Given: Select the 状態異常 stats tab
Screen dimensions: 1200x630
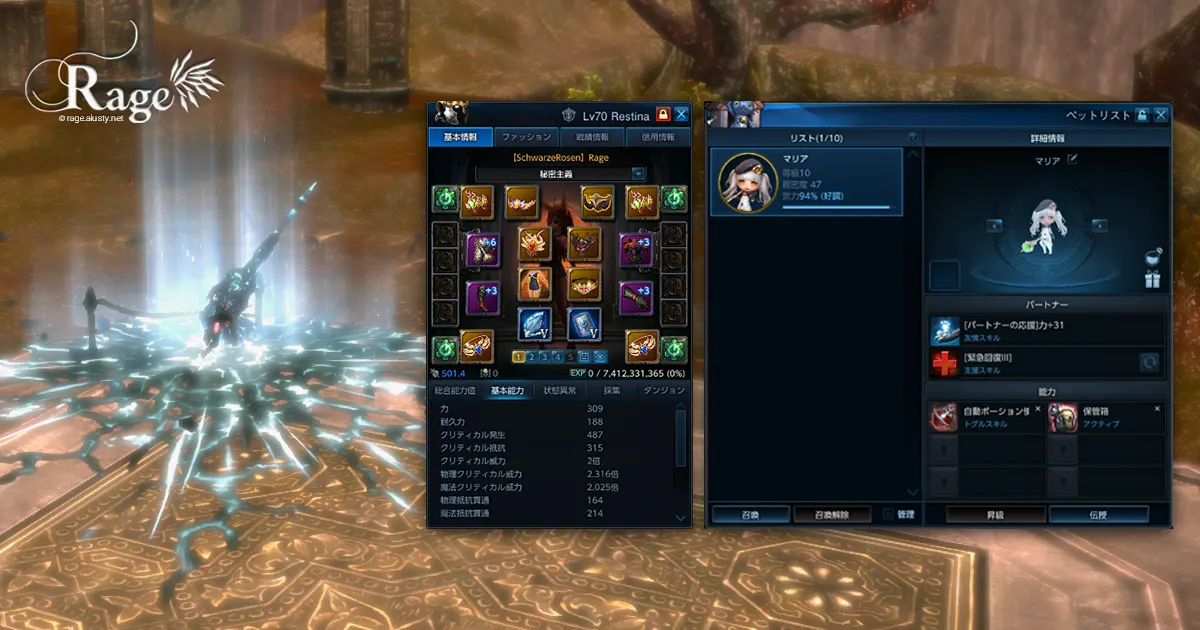Looking at the screenshot, I should 559,390.
